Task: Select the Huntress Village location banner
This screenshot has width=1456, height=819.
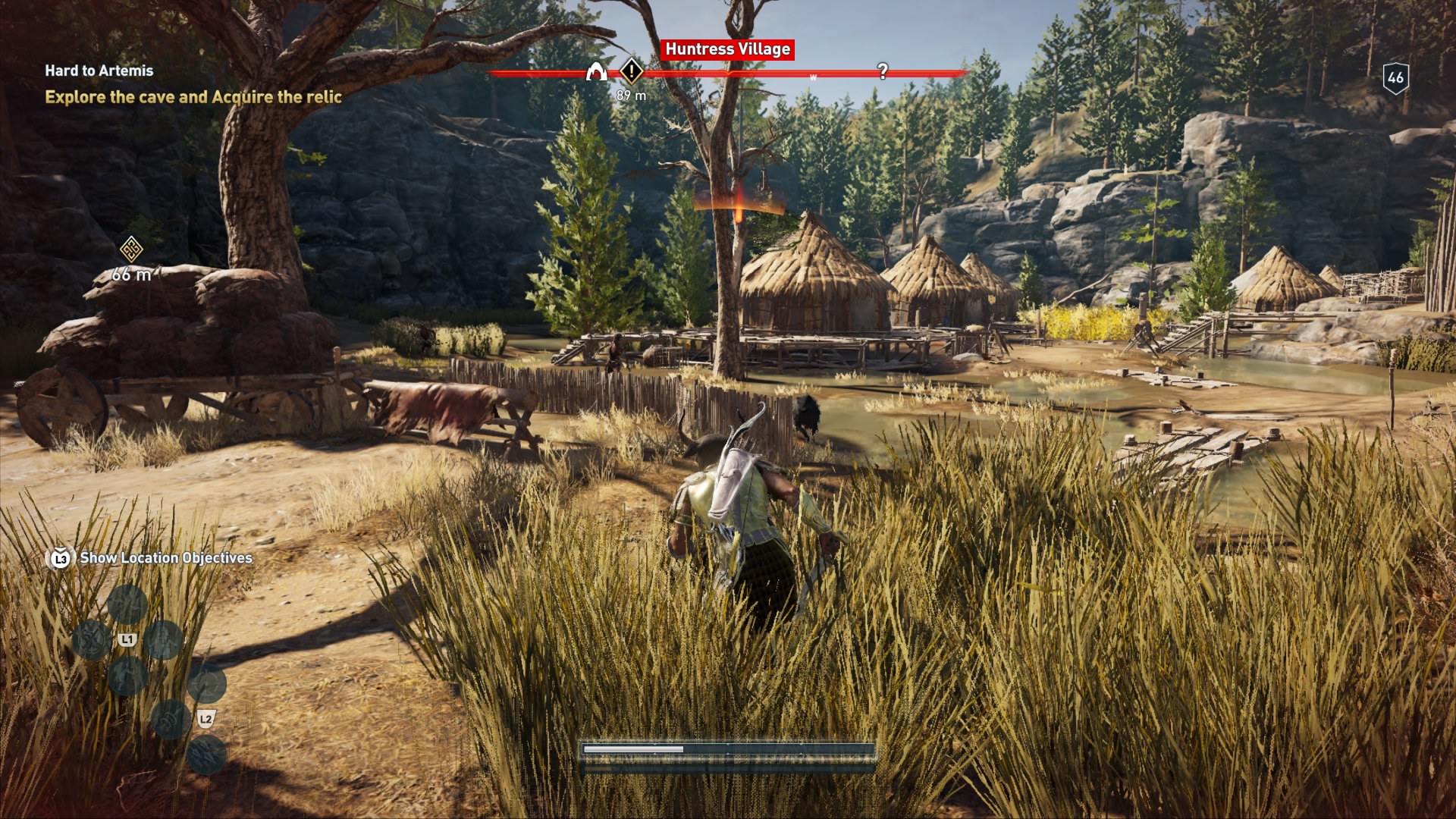Action: tap(728, 50)
